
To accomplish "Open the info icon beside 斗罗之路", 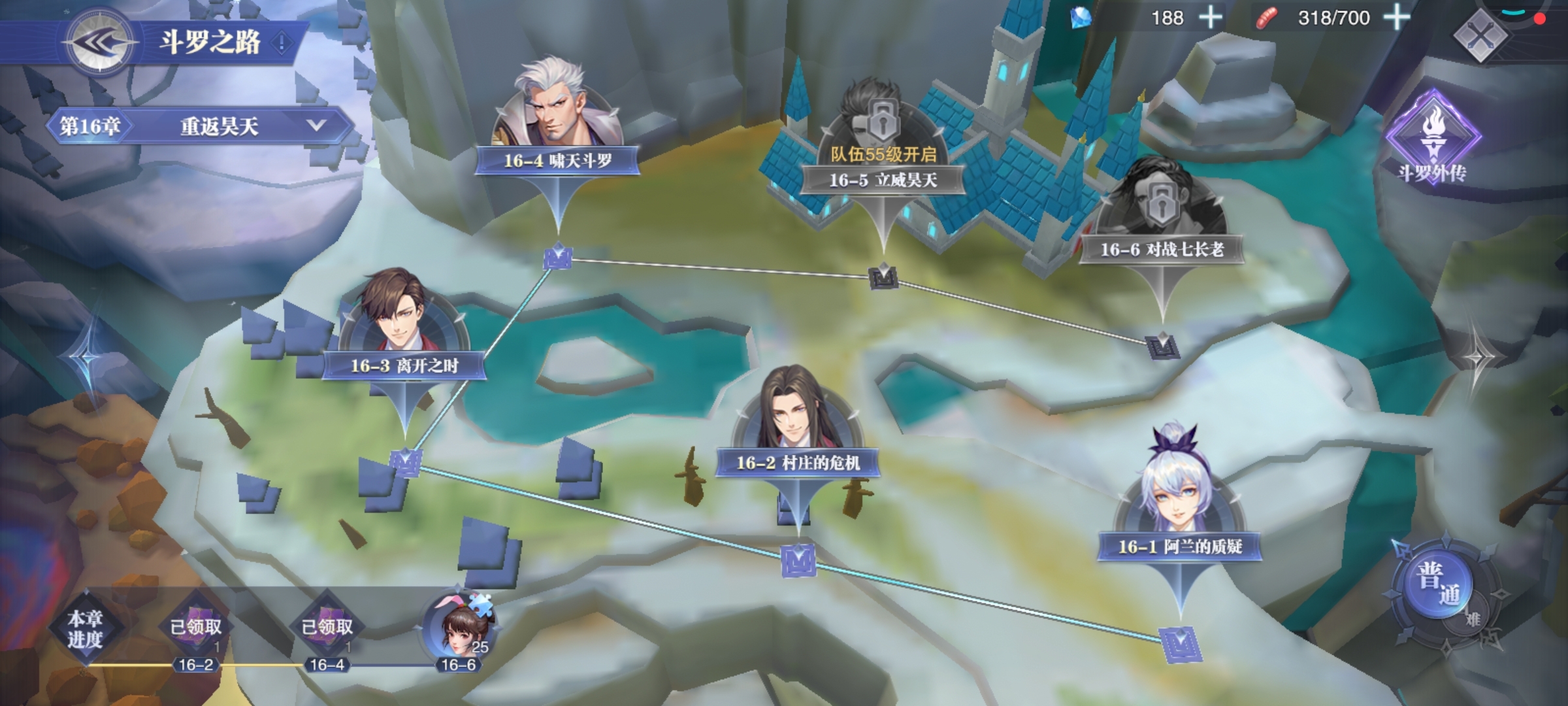I will point(282,43).
